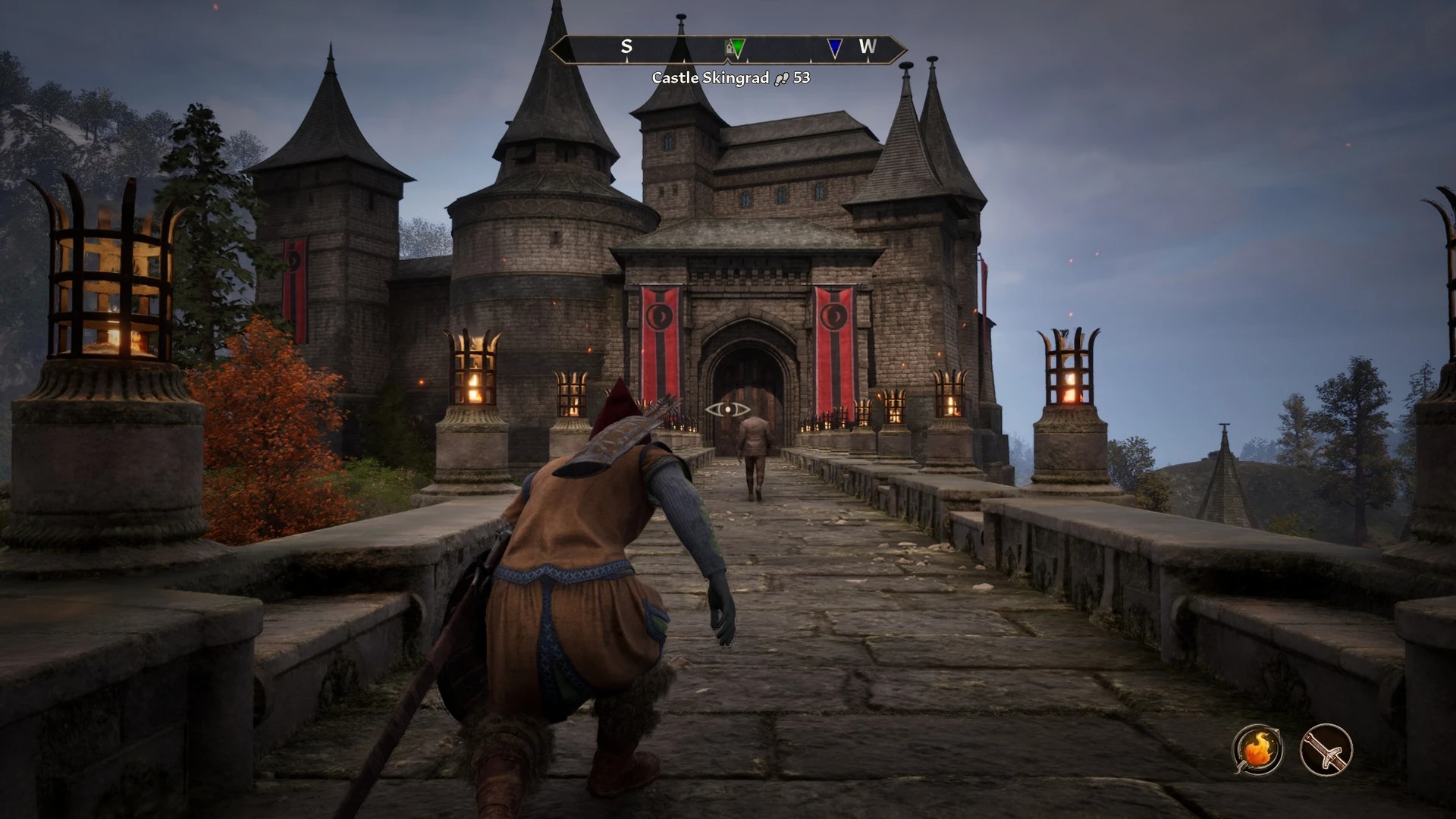Click the Castle Skingrad location label

[x=711, y=77]
